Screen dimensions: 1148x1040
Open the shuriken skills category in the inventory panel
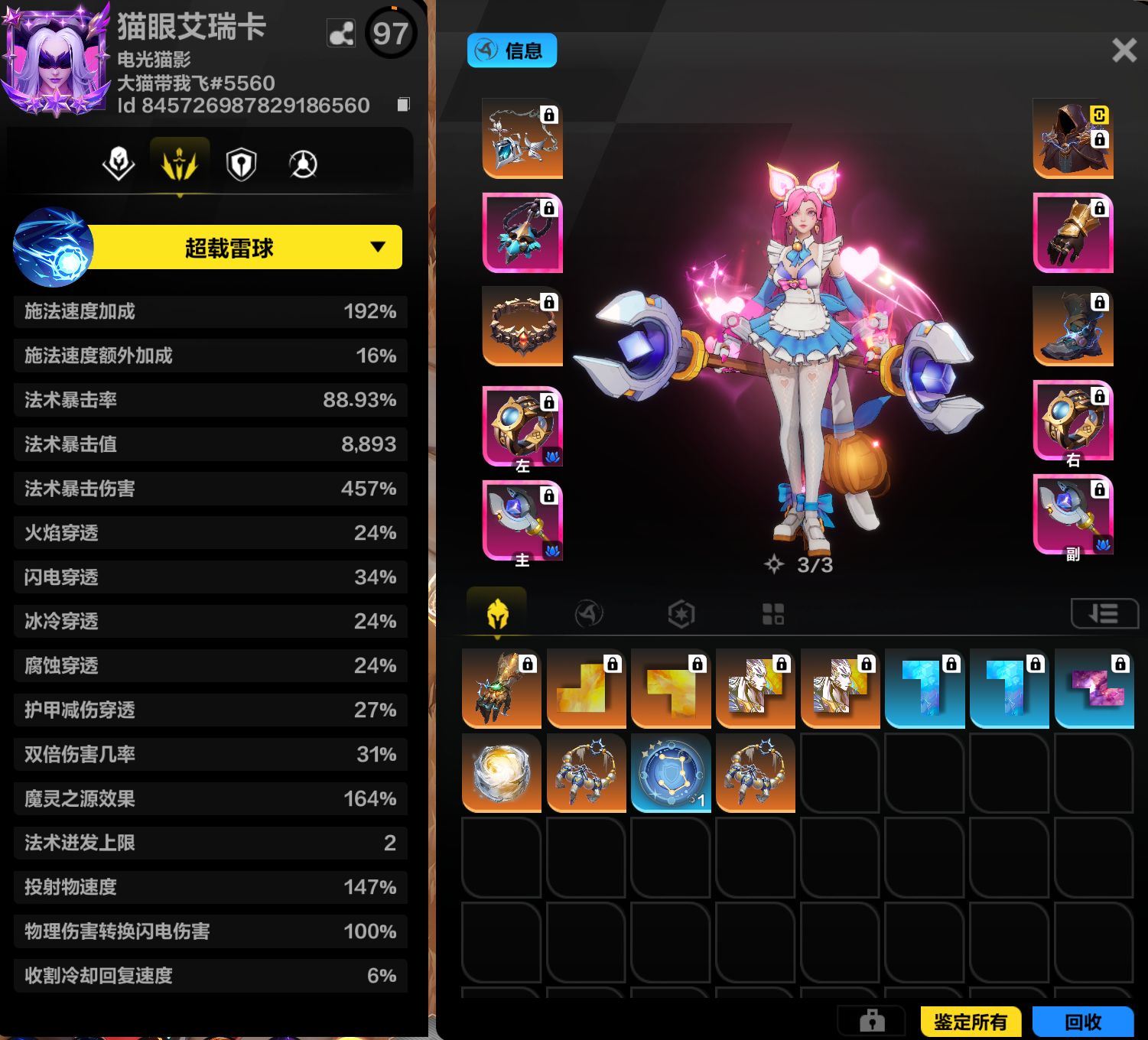[x=587, y=613]
